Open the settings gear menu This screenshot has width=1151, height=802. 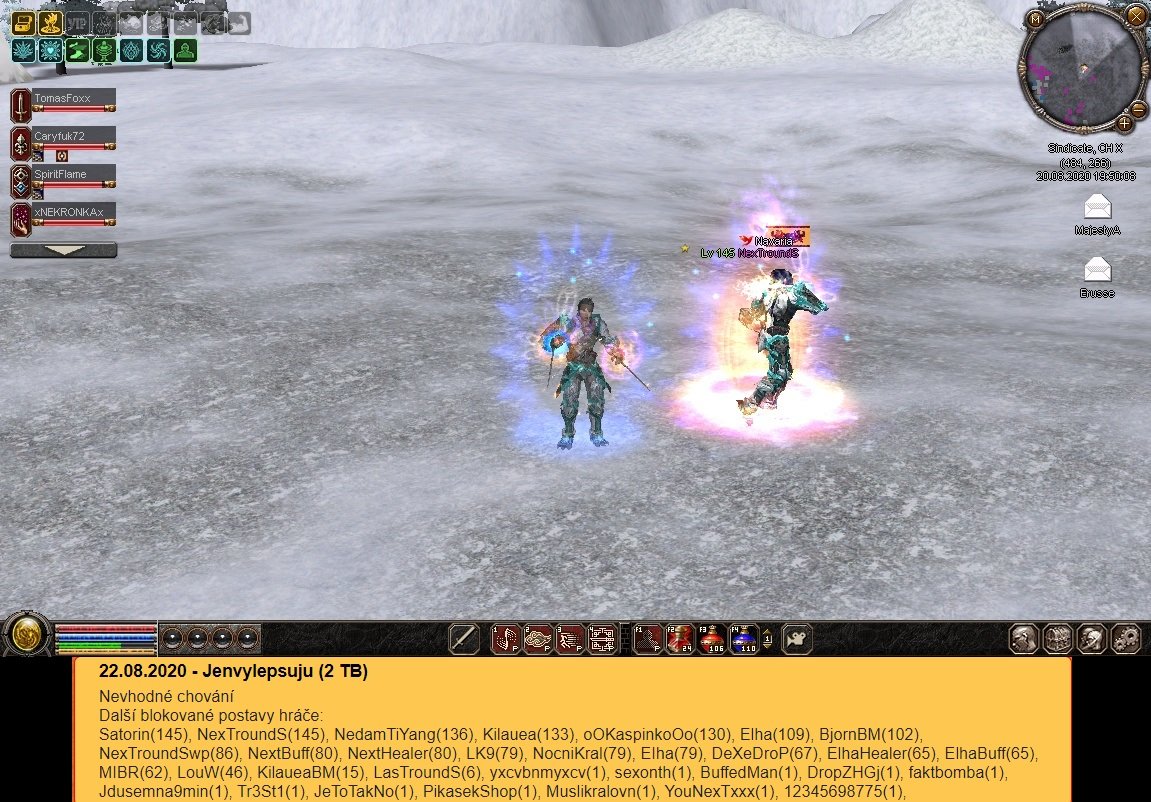click(1127, 638)
